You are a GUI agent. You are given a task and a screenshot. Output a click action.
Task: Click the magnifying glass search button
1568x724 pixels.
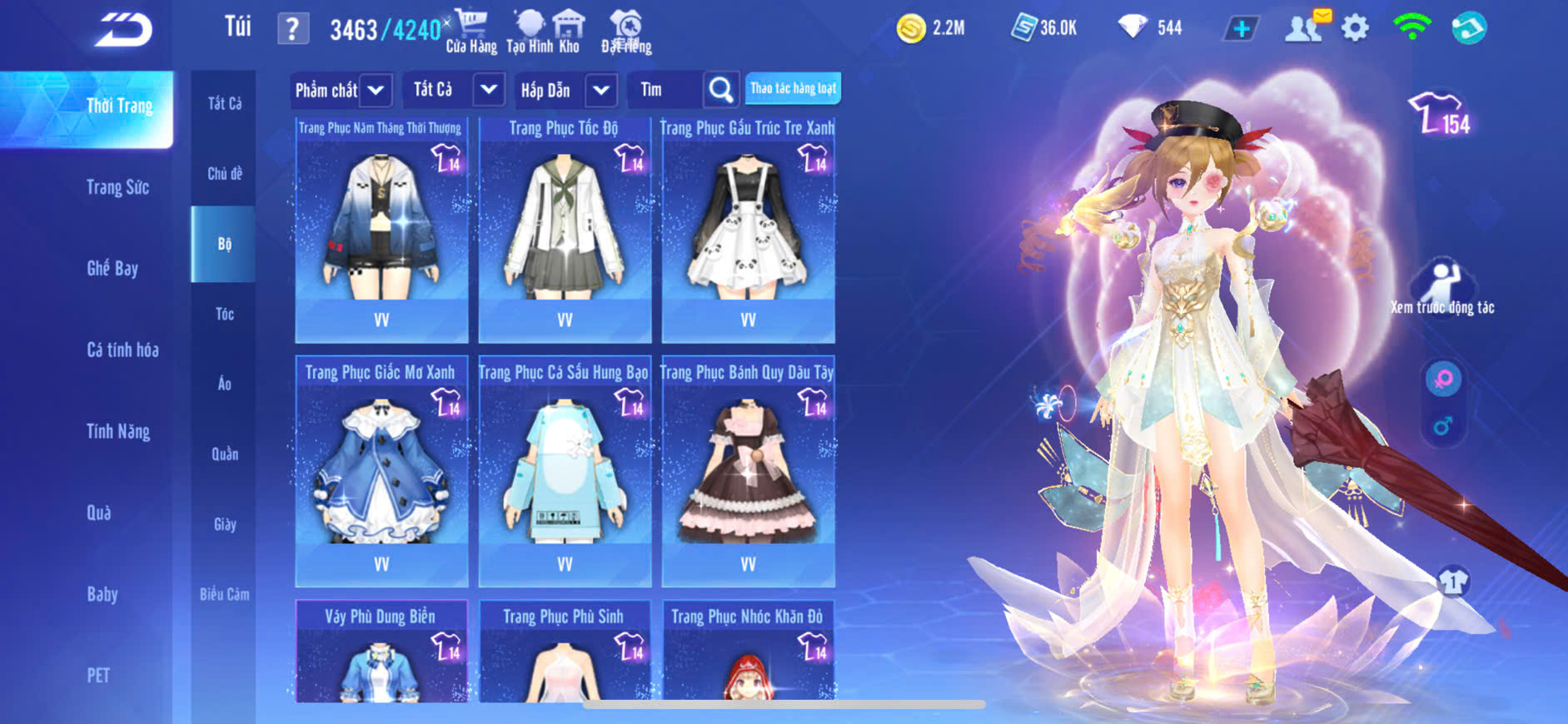pyautogui.click(x=721, y=90)
